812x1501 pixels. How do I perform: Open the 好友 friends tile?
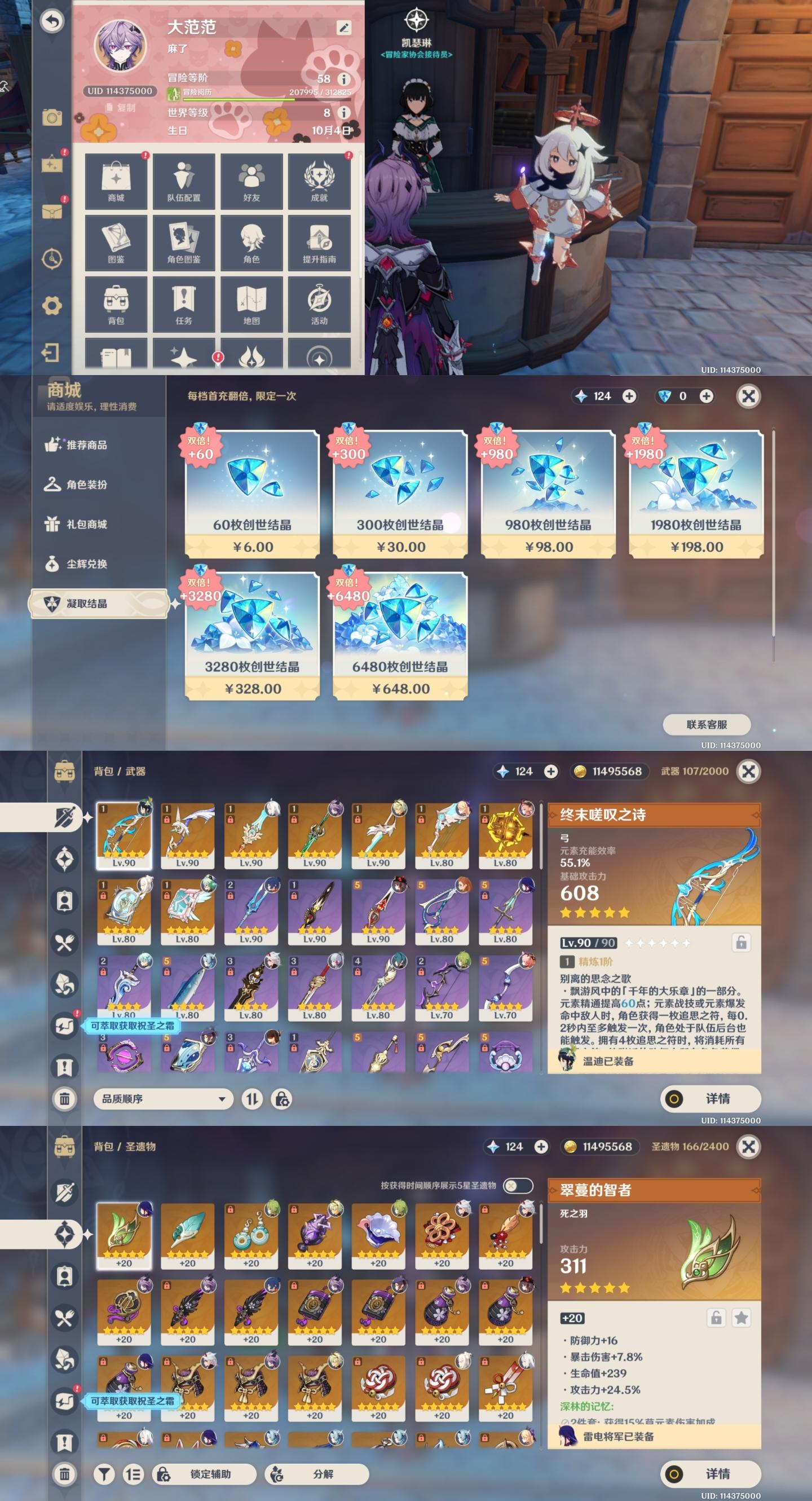tap(251, 181)
